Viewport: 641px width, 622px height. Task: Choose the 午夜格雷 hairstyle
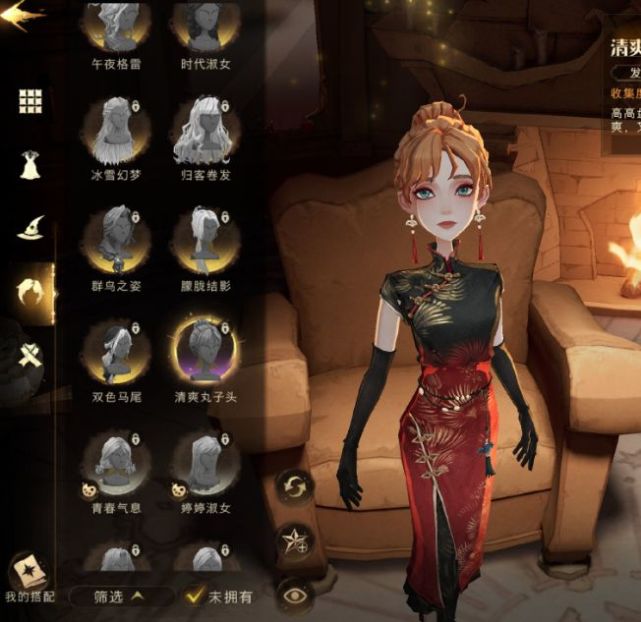tap(117, 27)
